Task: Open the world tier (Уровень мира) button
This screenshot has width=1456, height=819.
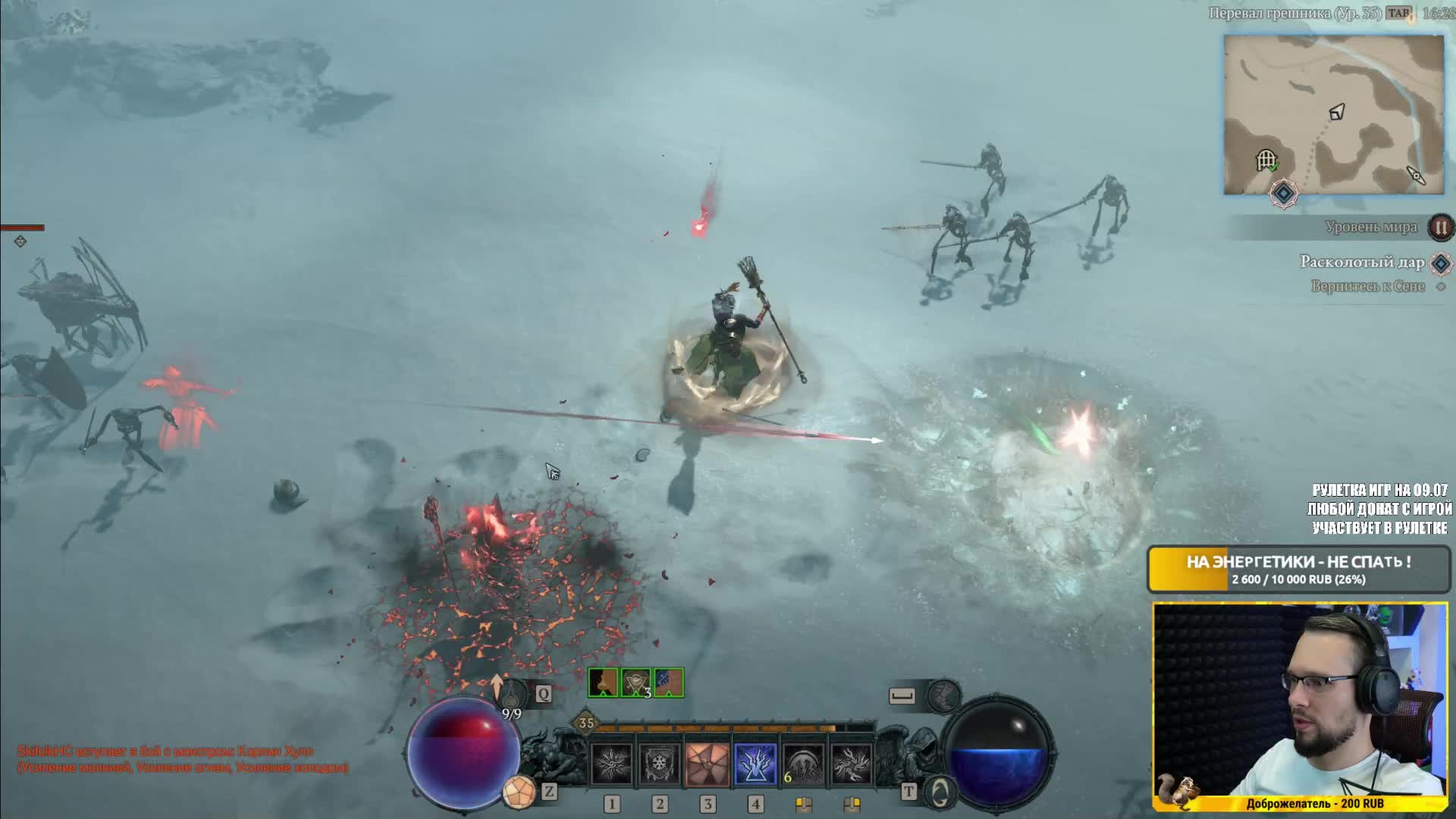Action: (x=1440, y=227)
